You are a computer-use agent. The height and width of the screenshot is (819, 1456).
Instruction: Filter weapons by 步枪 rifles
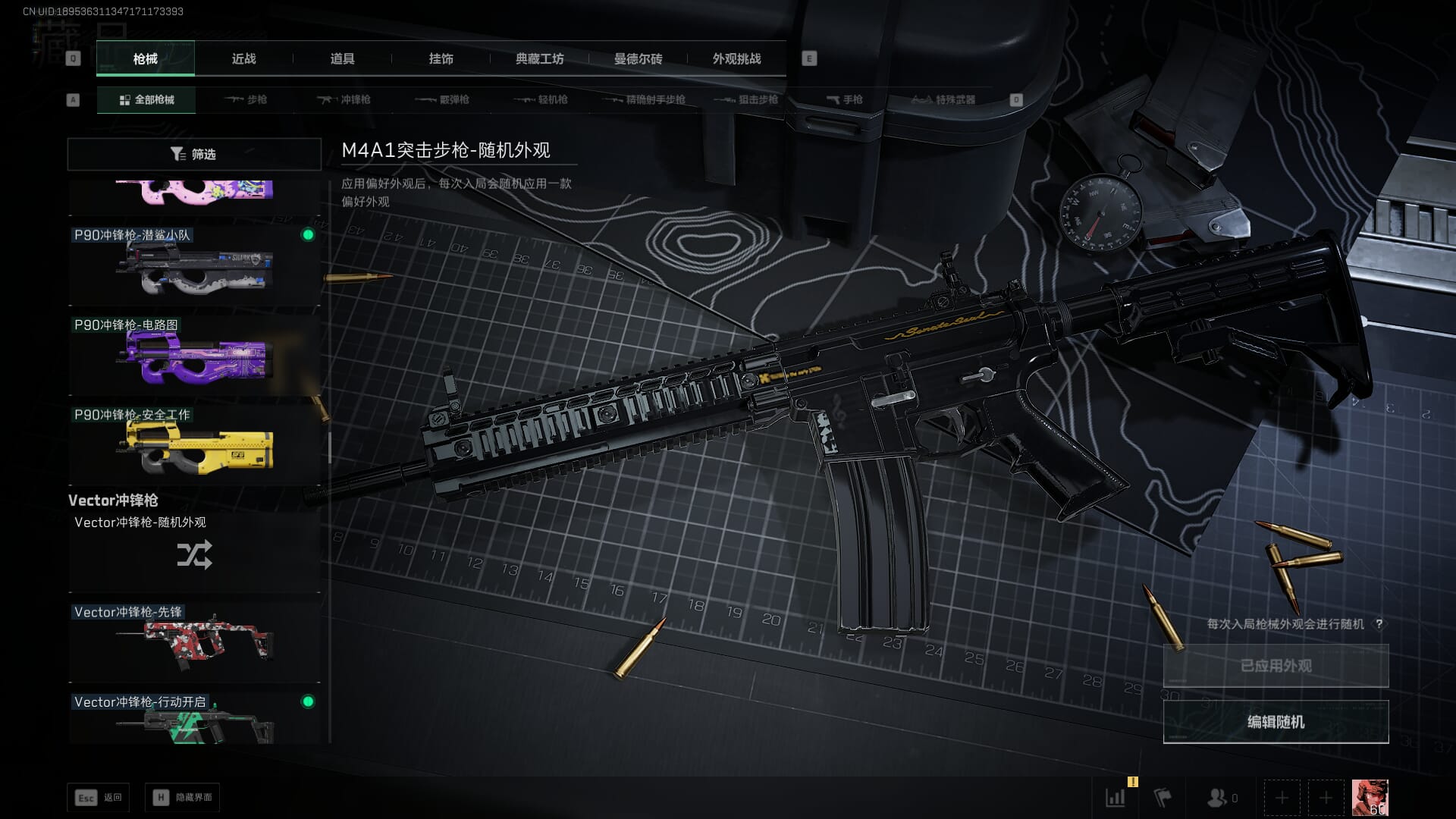pyautogui.click(x=246, y=99)
